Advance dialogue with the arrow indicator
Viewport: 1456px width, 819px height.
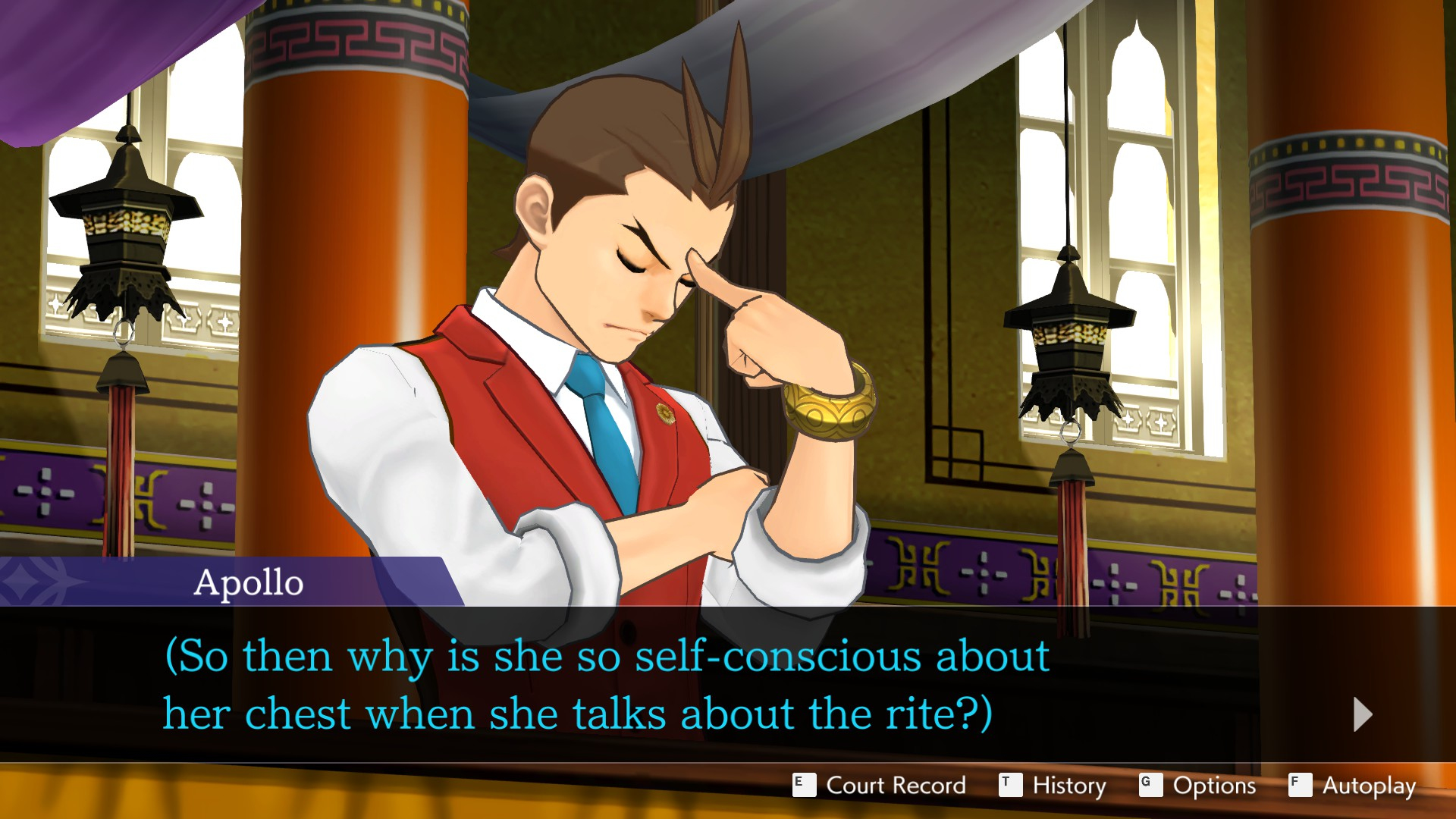pos(1362,714)
